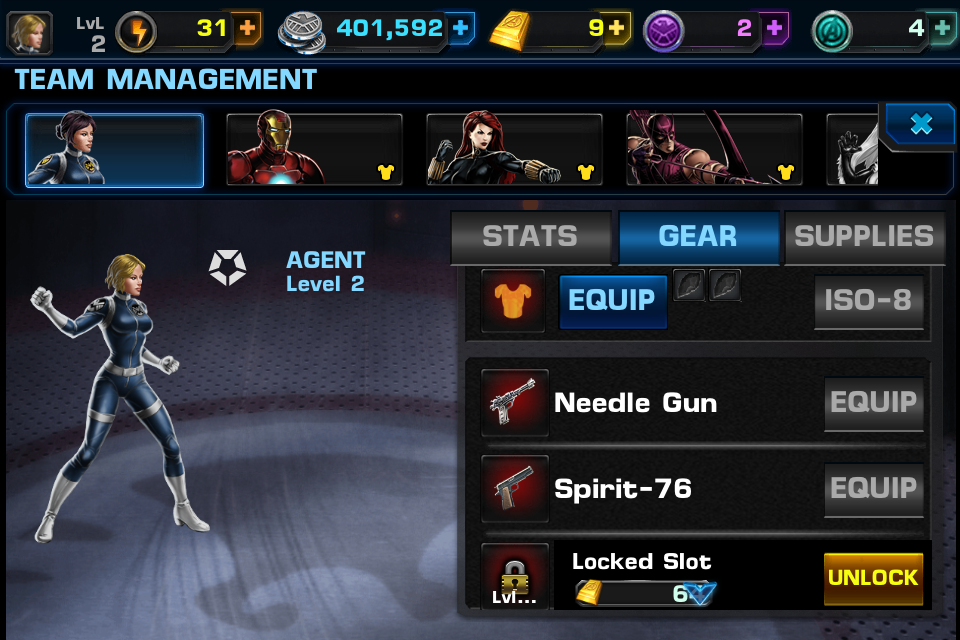Buy more silver coins
Viewport: 960px width, 640px height.
(460, 29)
